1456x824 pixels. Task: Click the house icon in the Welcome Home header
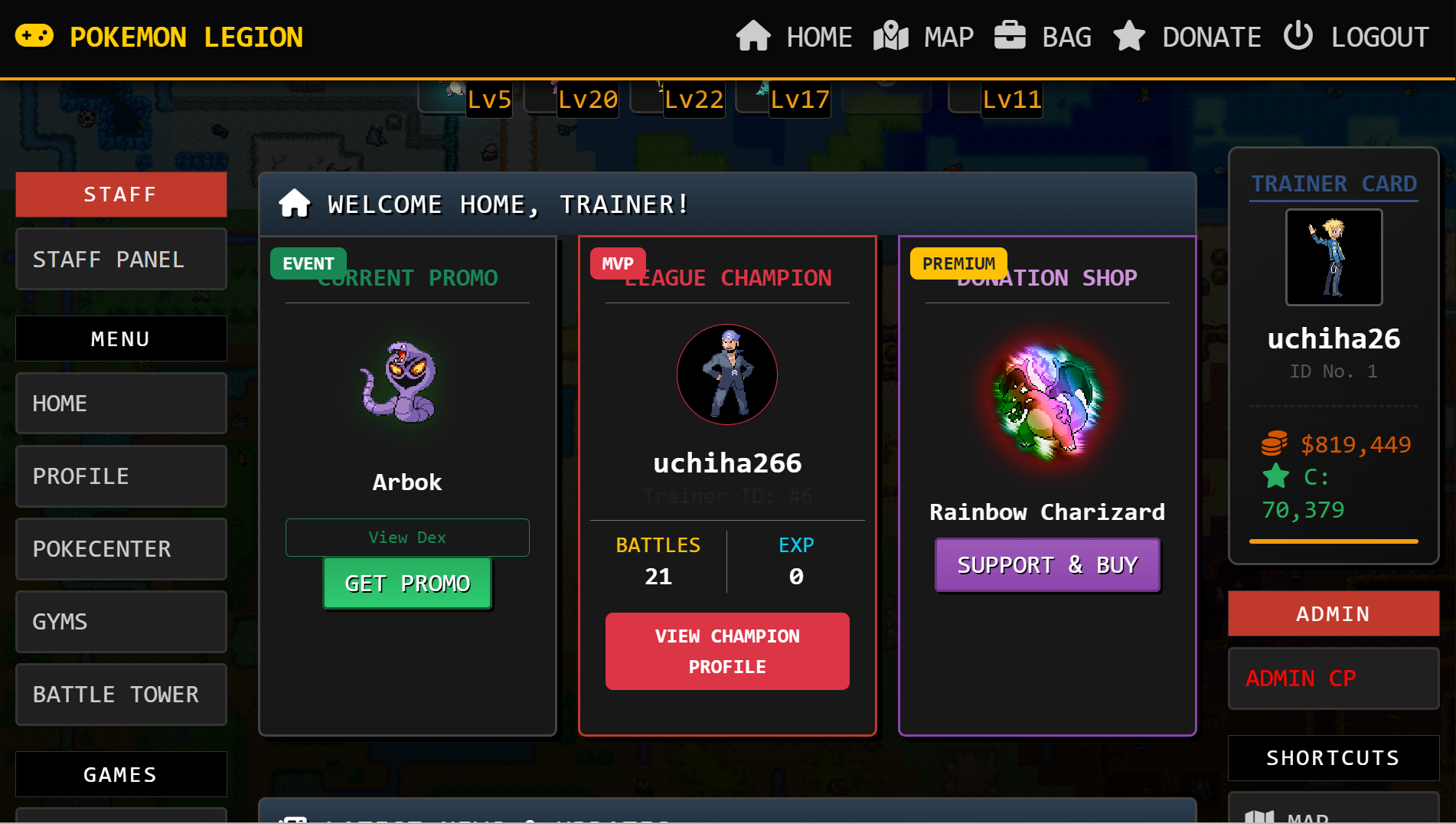pos(294,204)
